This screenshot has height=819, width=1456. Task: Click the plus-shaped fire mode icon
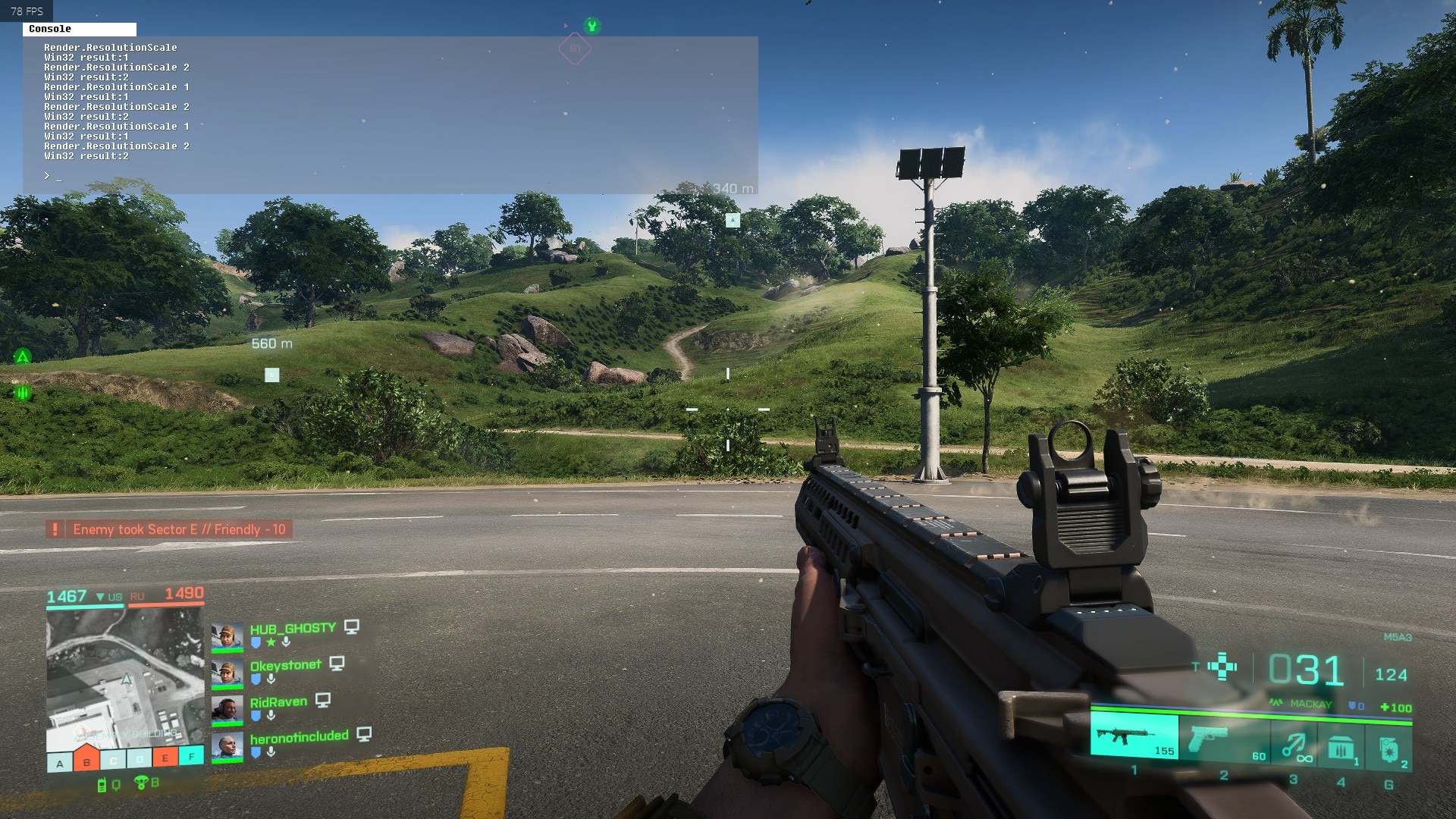(x=1222, y=667)
